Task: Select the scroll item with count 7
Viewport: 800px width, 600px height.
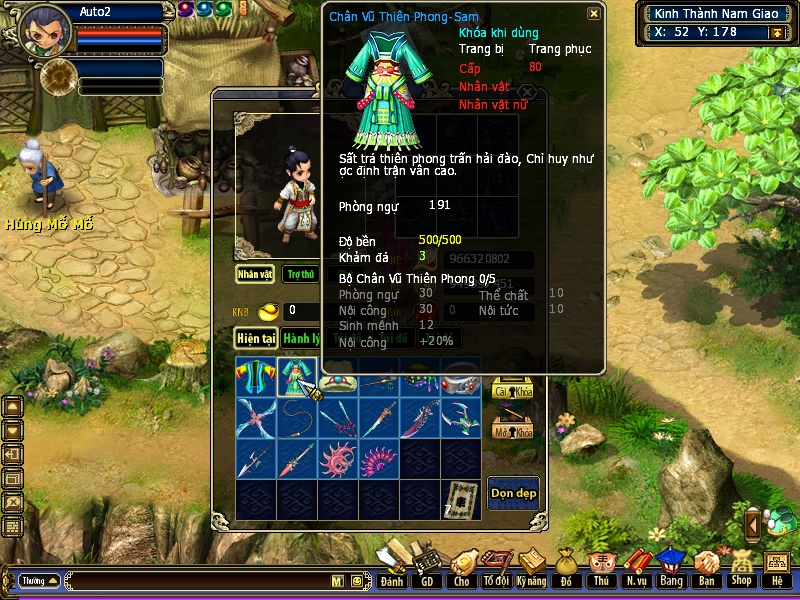Action: click(461, 499)
